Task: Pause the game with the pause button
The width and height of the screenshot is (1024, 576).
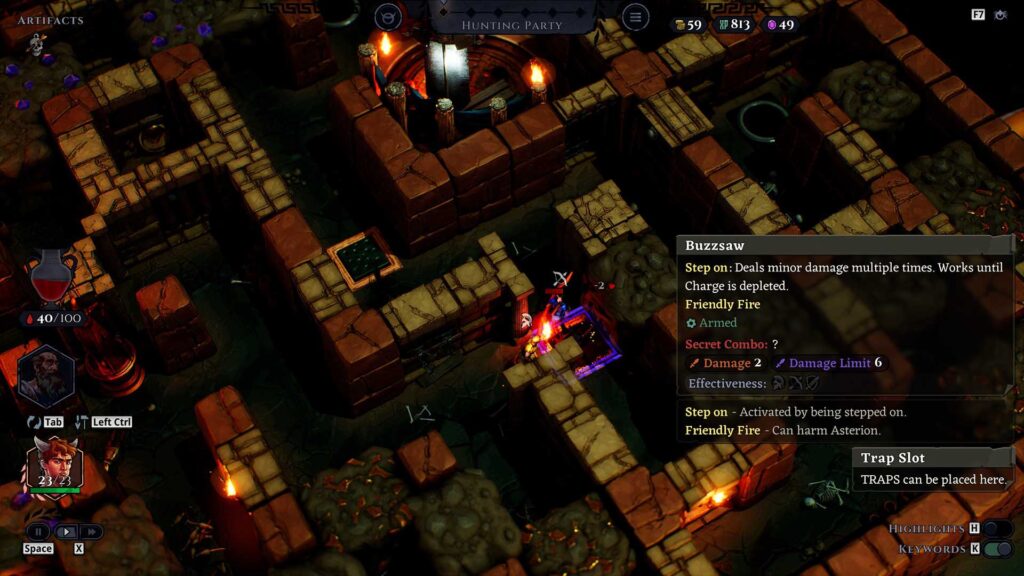Action: pyautogui.click(x=38, y=531)
